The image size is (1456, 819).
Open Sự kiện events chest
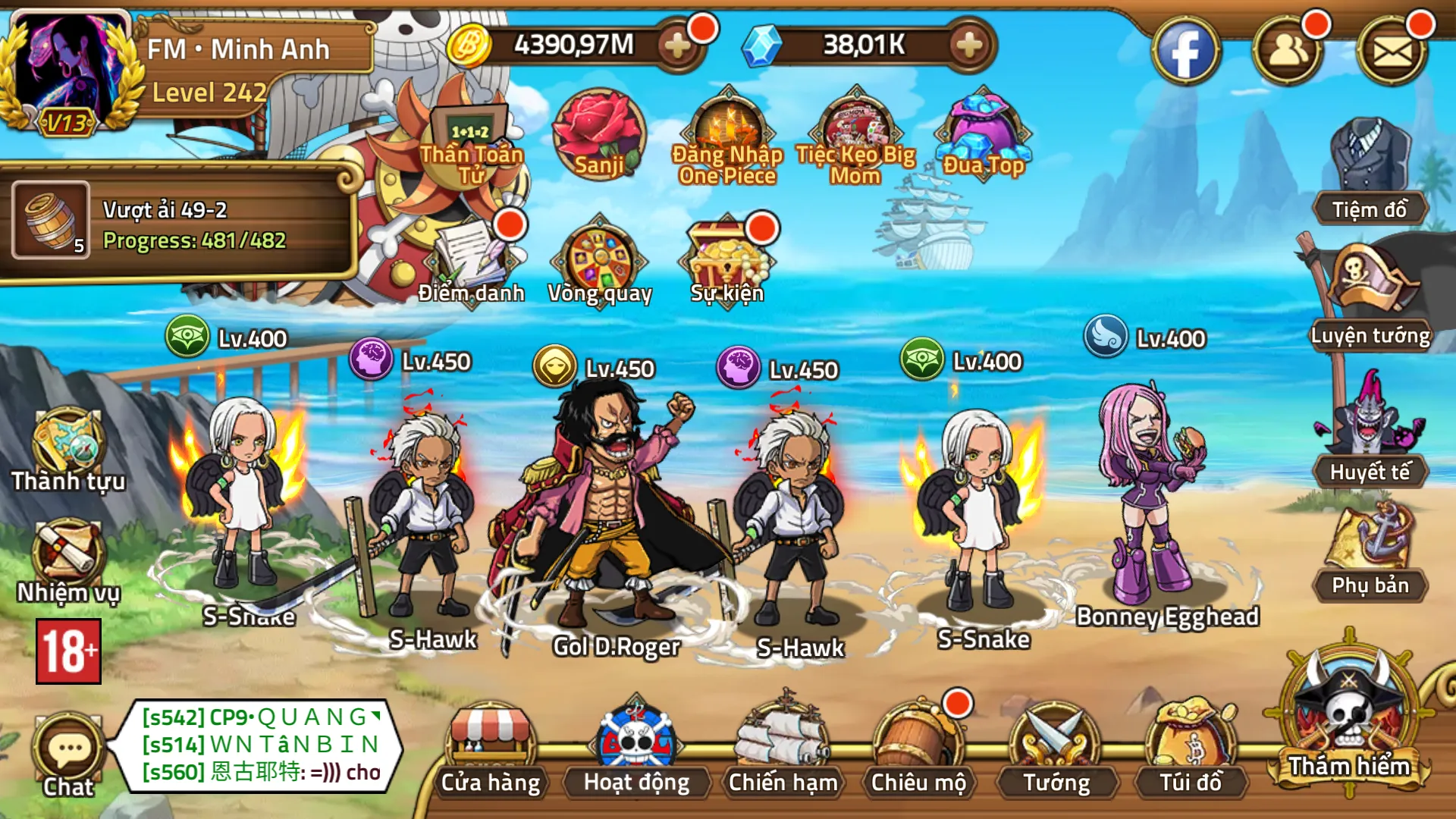point(726,262)
